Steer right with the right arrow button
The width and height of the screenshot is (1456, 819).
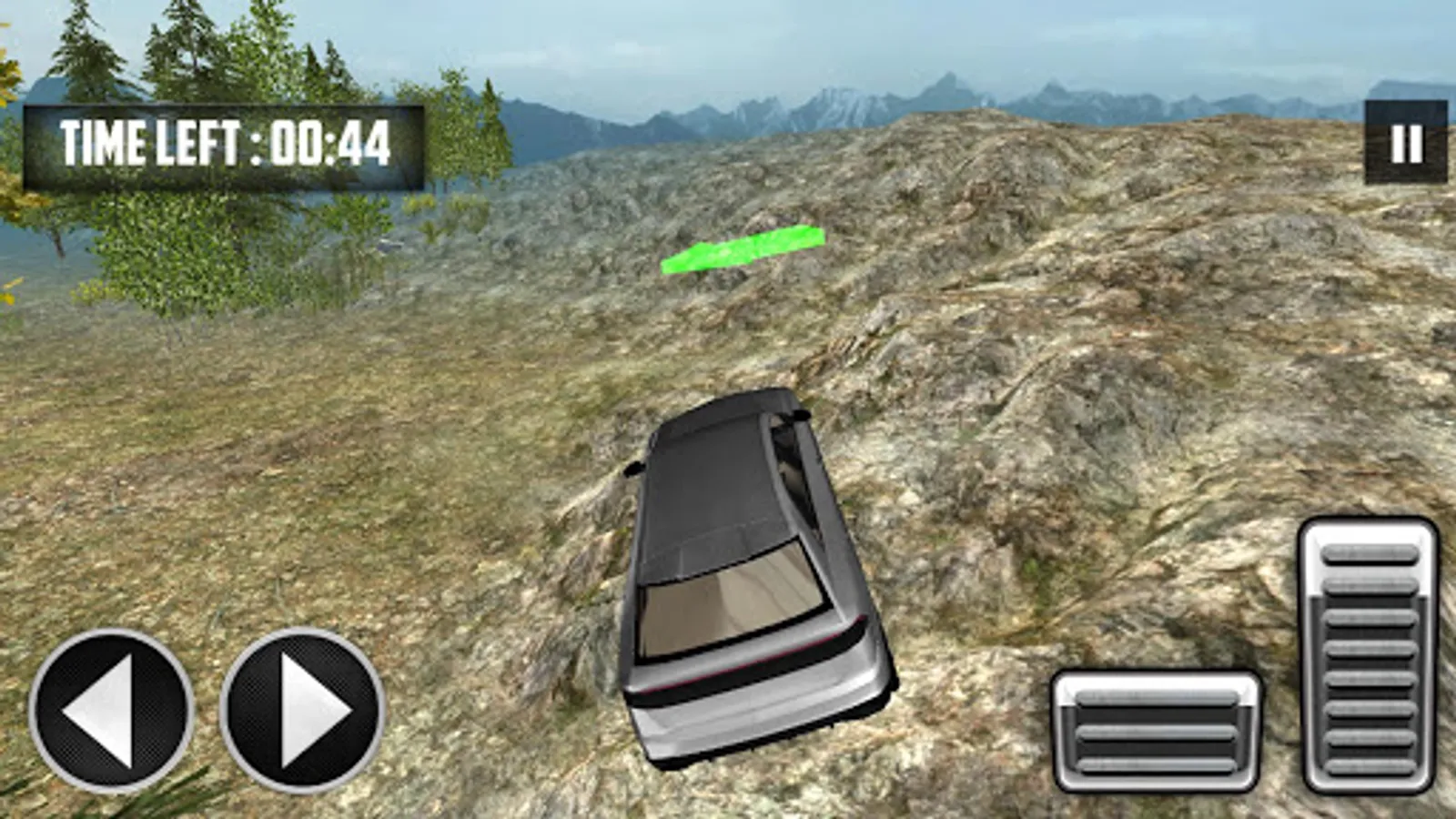click(303, 710)
